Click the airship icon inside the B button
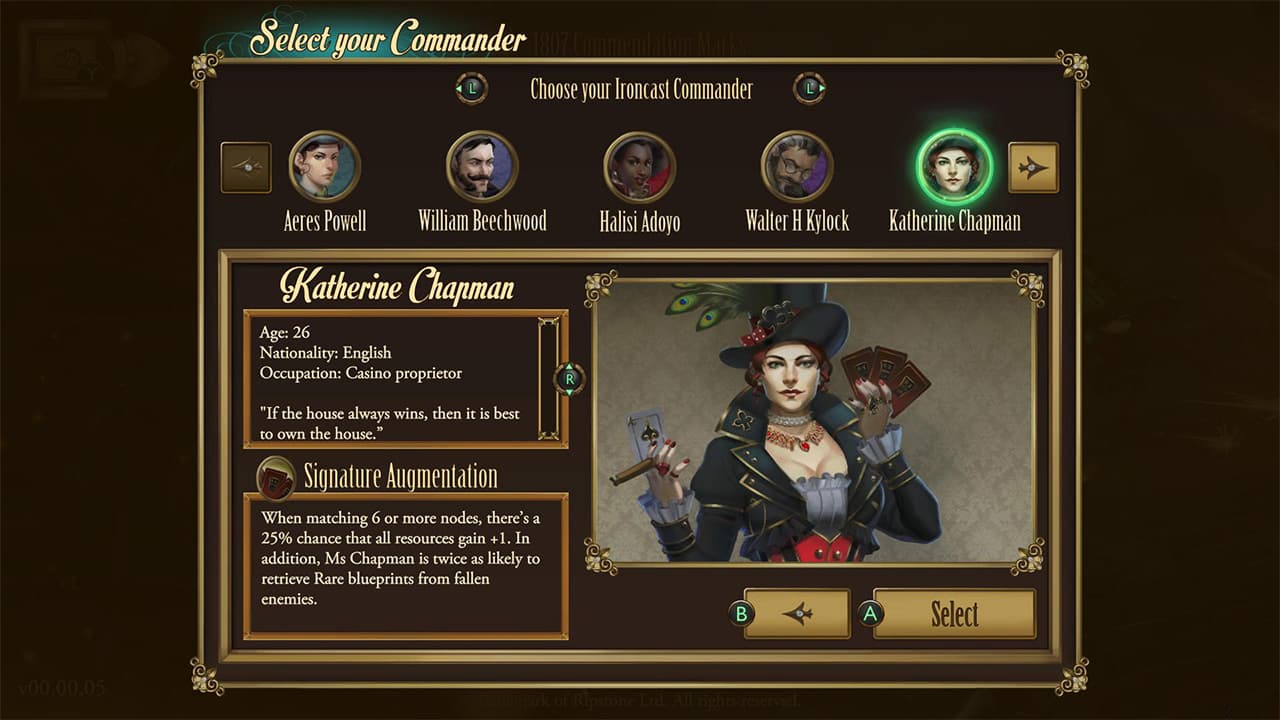Image resolution: width=1280 pixels, height=720 pixels. click(x=795, y=614)
